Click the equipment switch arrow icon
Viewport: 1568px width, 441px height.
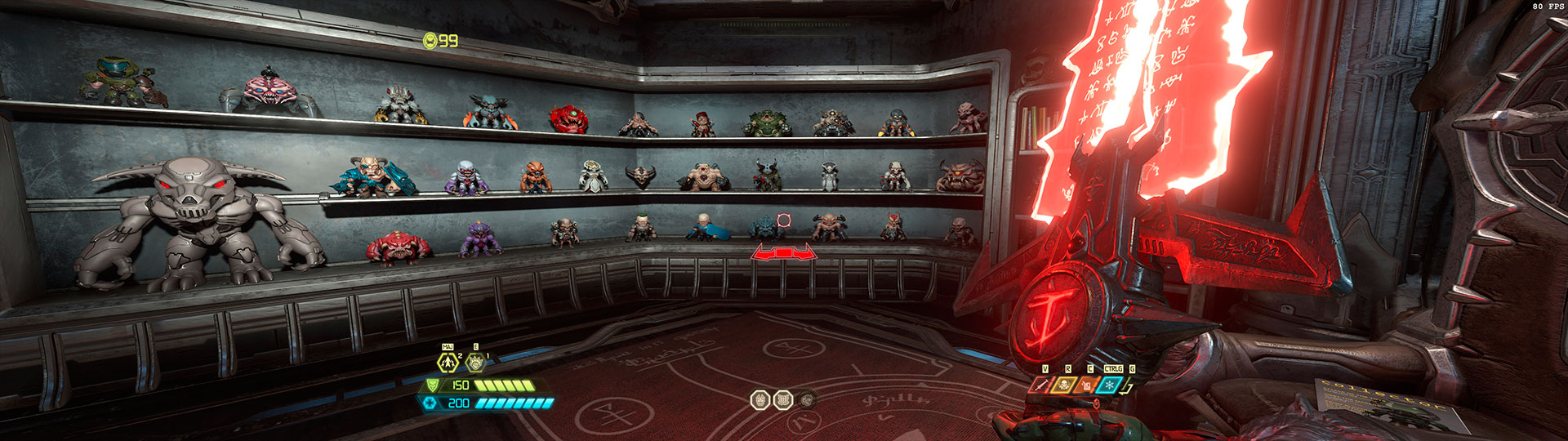click(1129, 386)
